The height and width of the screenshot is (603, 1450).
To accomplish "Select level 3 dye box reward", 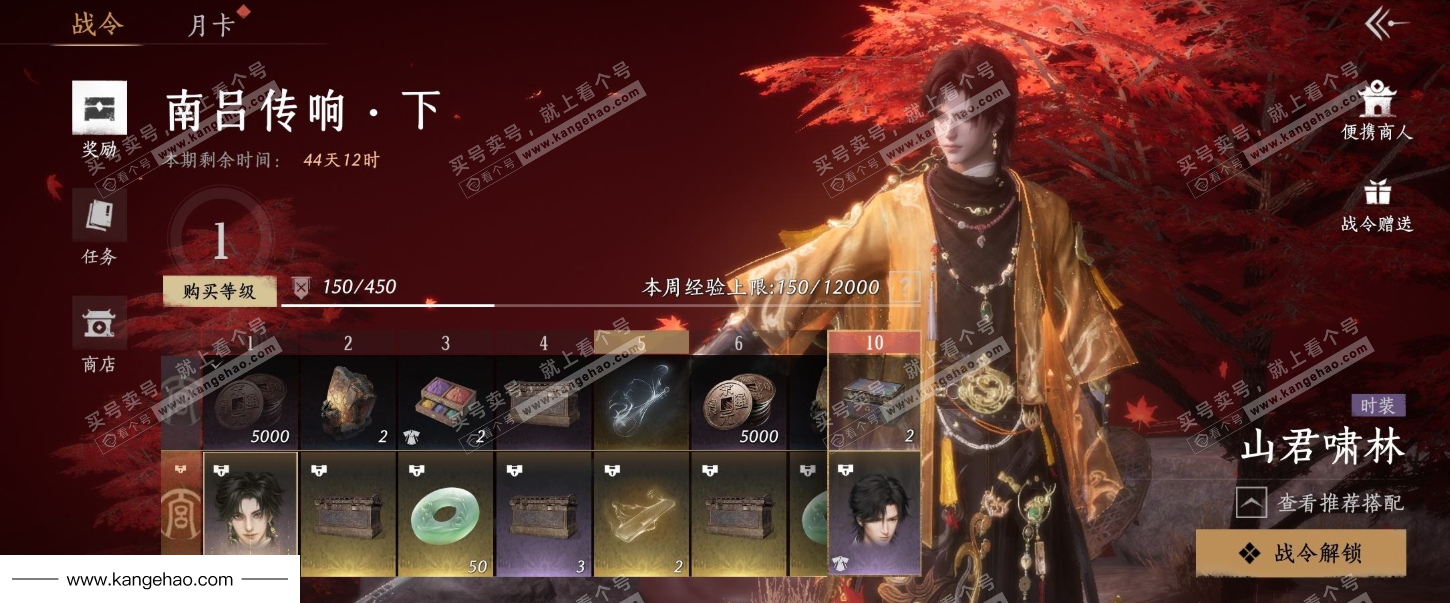I will (x=446, y=401).
